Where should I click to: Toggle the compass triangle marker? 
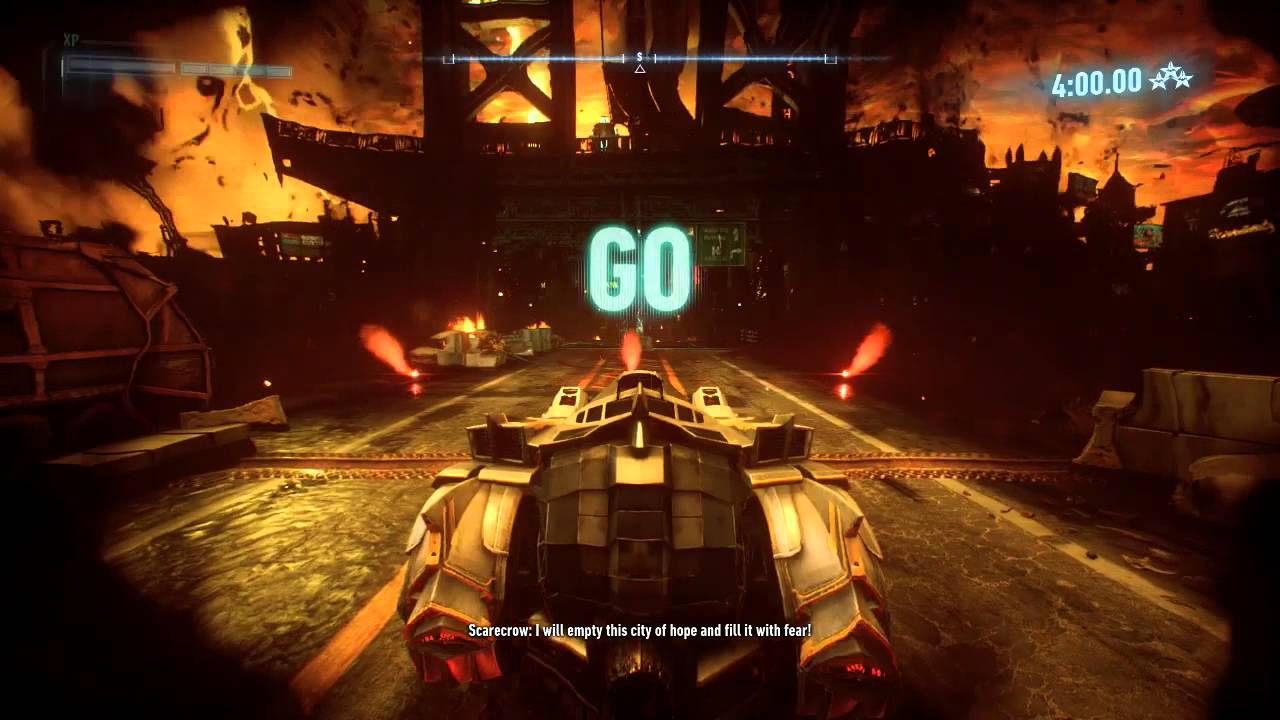coord(639,70)
